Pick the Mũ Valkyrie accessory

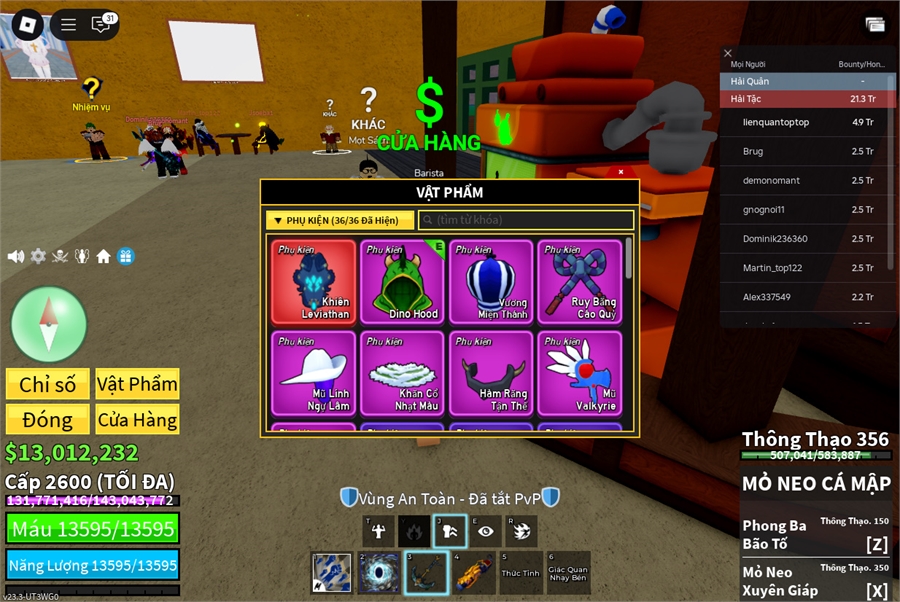pos(580,373)
